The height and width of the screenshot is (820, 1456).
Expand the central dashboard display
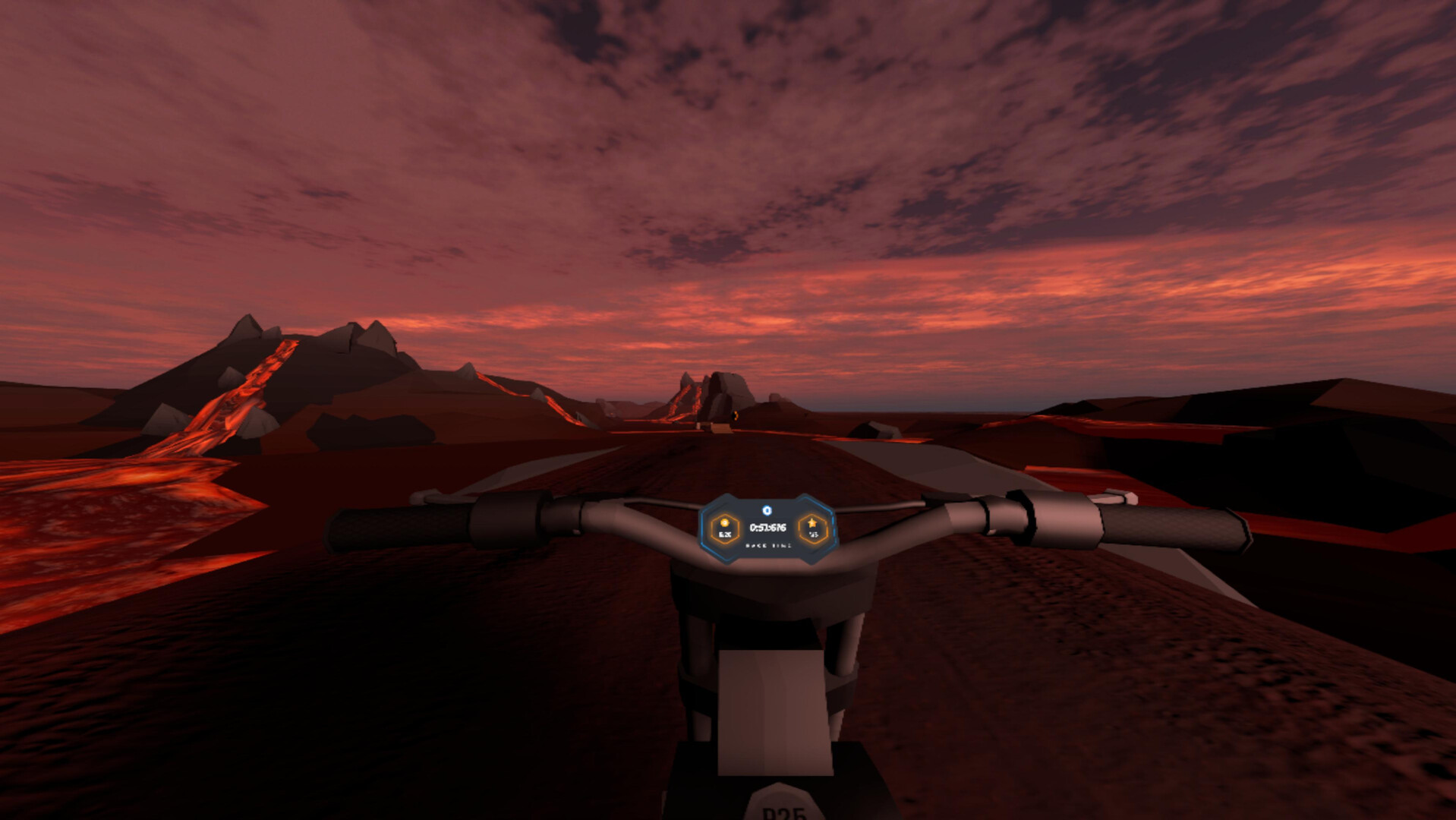click(x=768, y=529)
